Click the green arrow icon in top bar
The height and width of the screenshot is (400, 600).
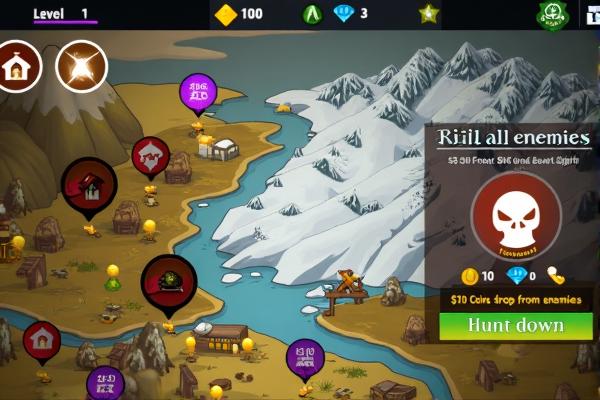[x=312, y=14]
